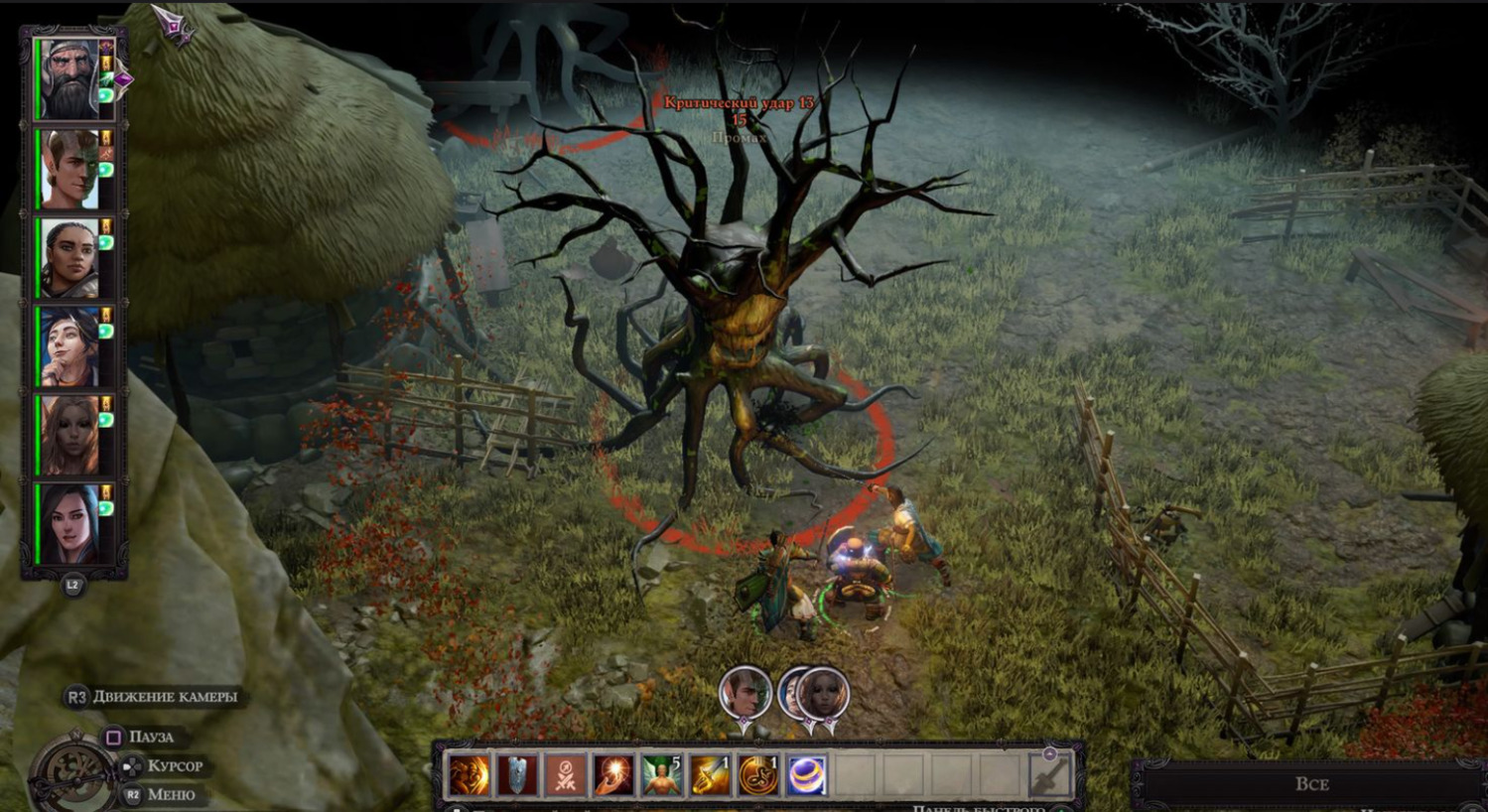
Task: Pick the long-blonde-haired woman party portrait
Action: 68,436
